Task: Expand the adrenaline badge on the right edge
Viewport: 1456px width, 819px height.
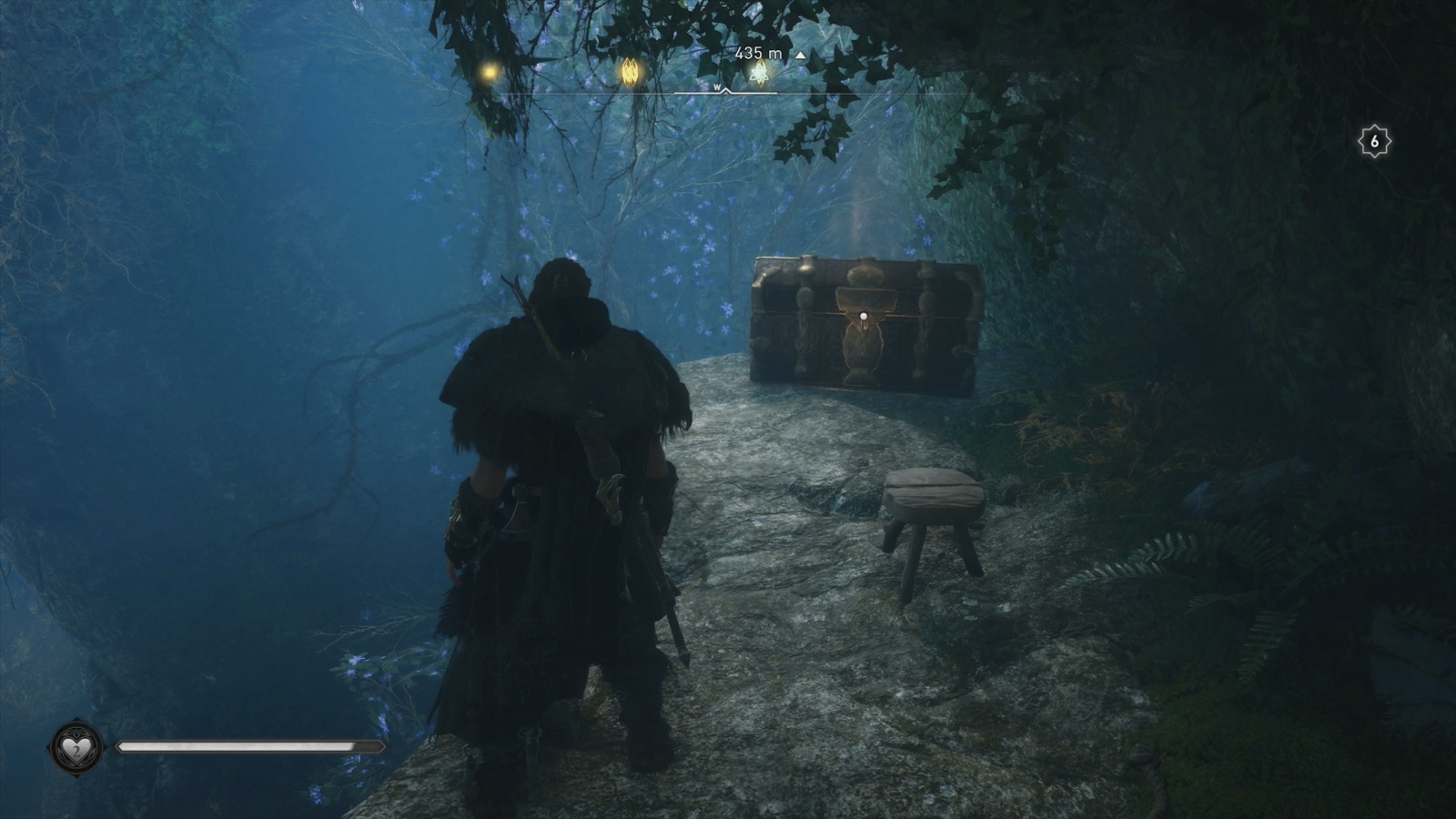Action: [1374, 139]
